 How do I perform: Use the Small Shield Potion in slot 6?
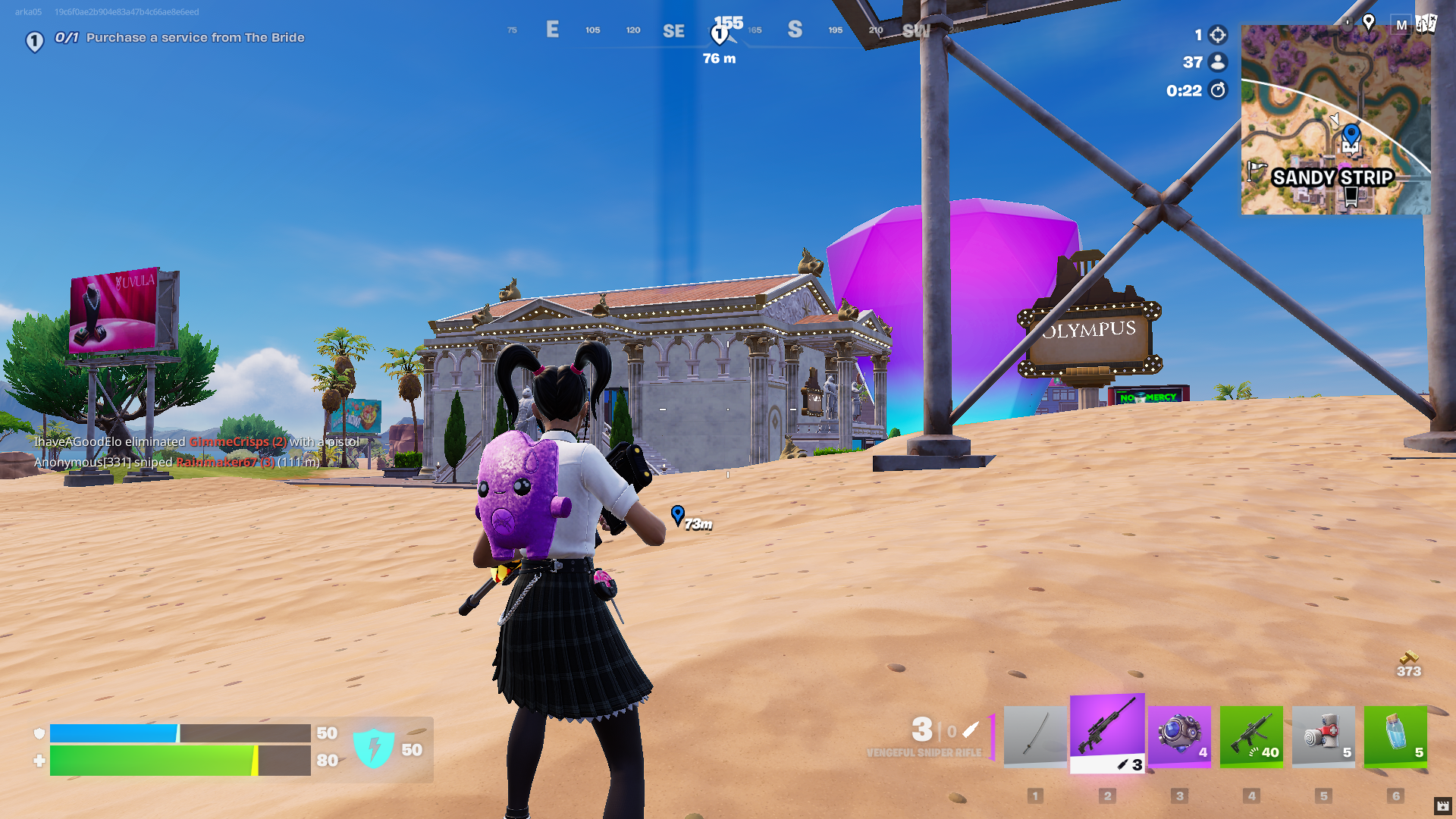coord(1395,736)
